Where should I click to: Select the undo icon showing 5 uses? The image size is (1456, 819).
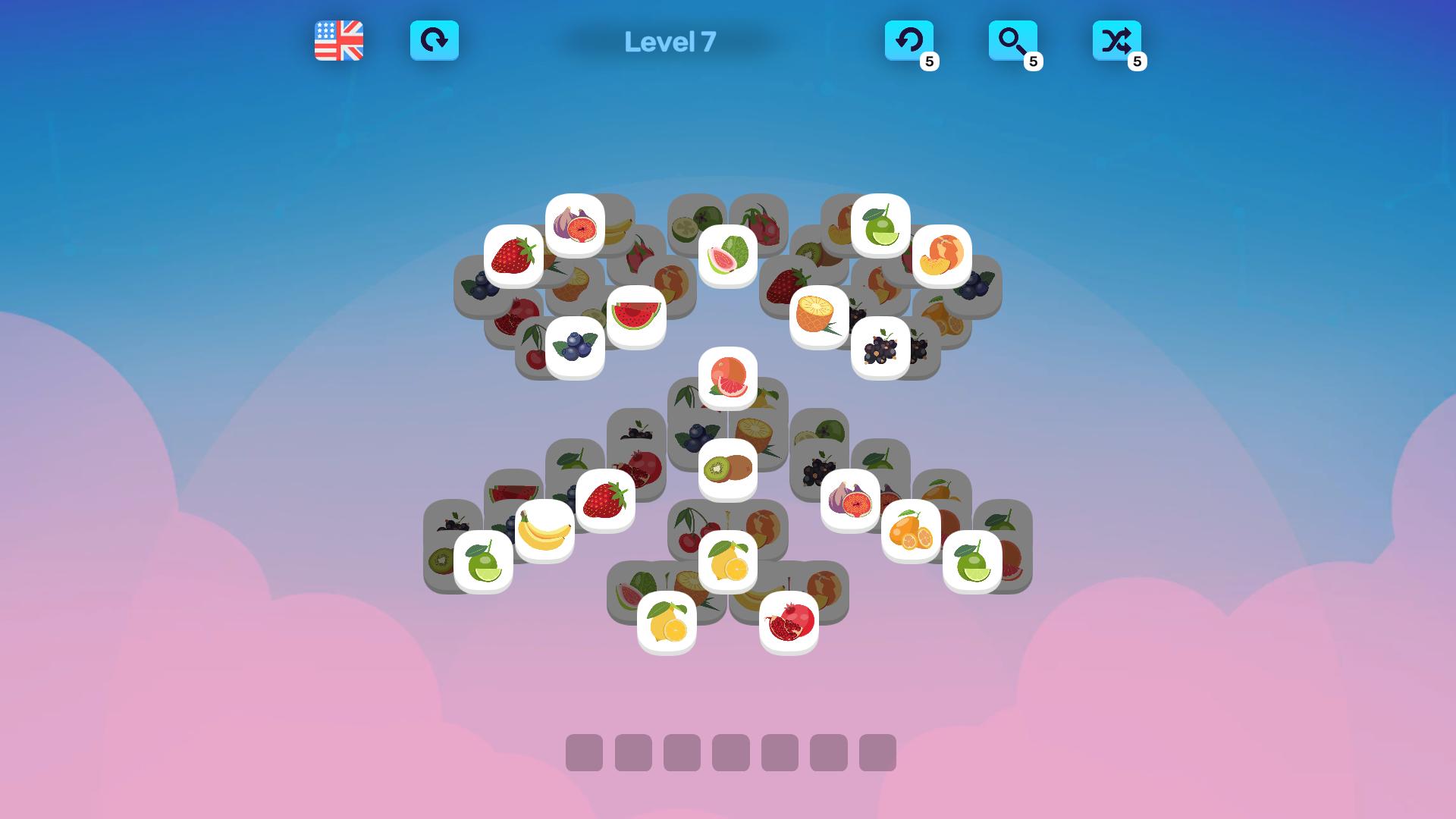point(910,41)
